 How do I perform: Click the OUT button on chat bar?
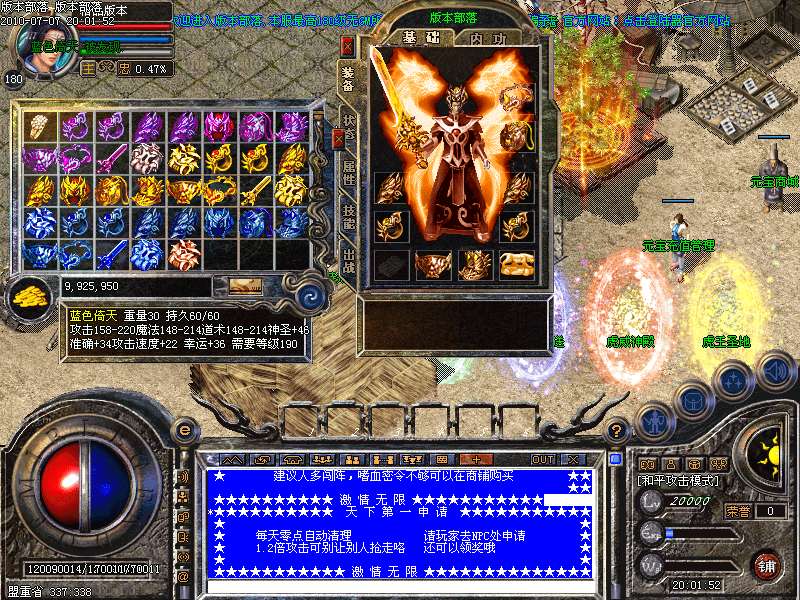pos(542,459)
